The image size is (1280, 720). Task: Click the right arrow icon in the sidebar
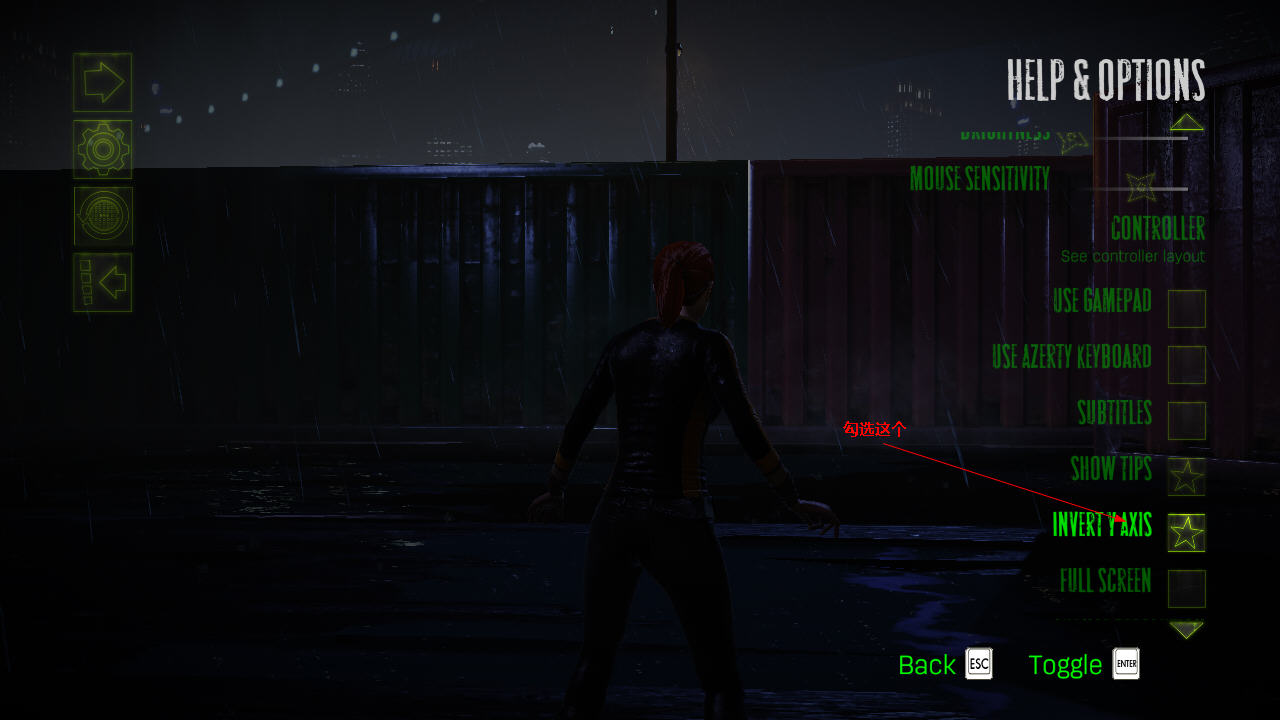click(x=102, y=82)
